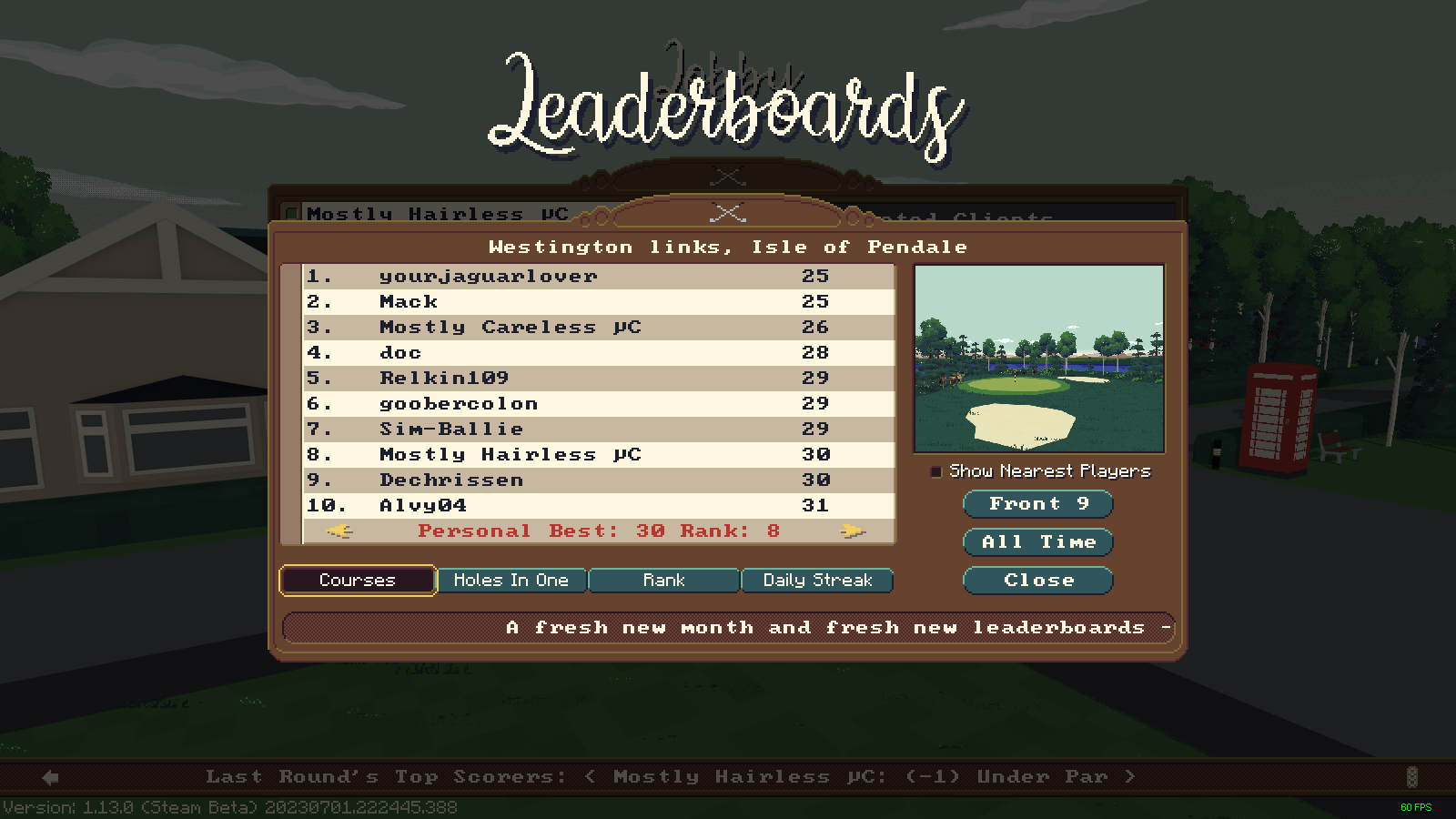Switch to the Holes In One tab

(x=511, y=580)
